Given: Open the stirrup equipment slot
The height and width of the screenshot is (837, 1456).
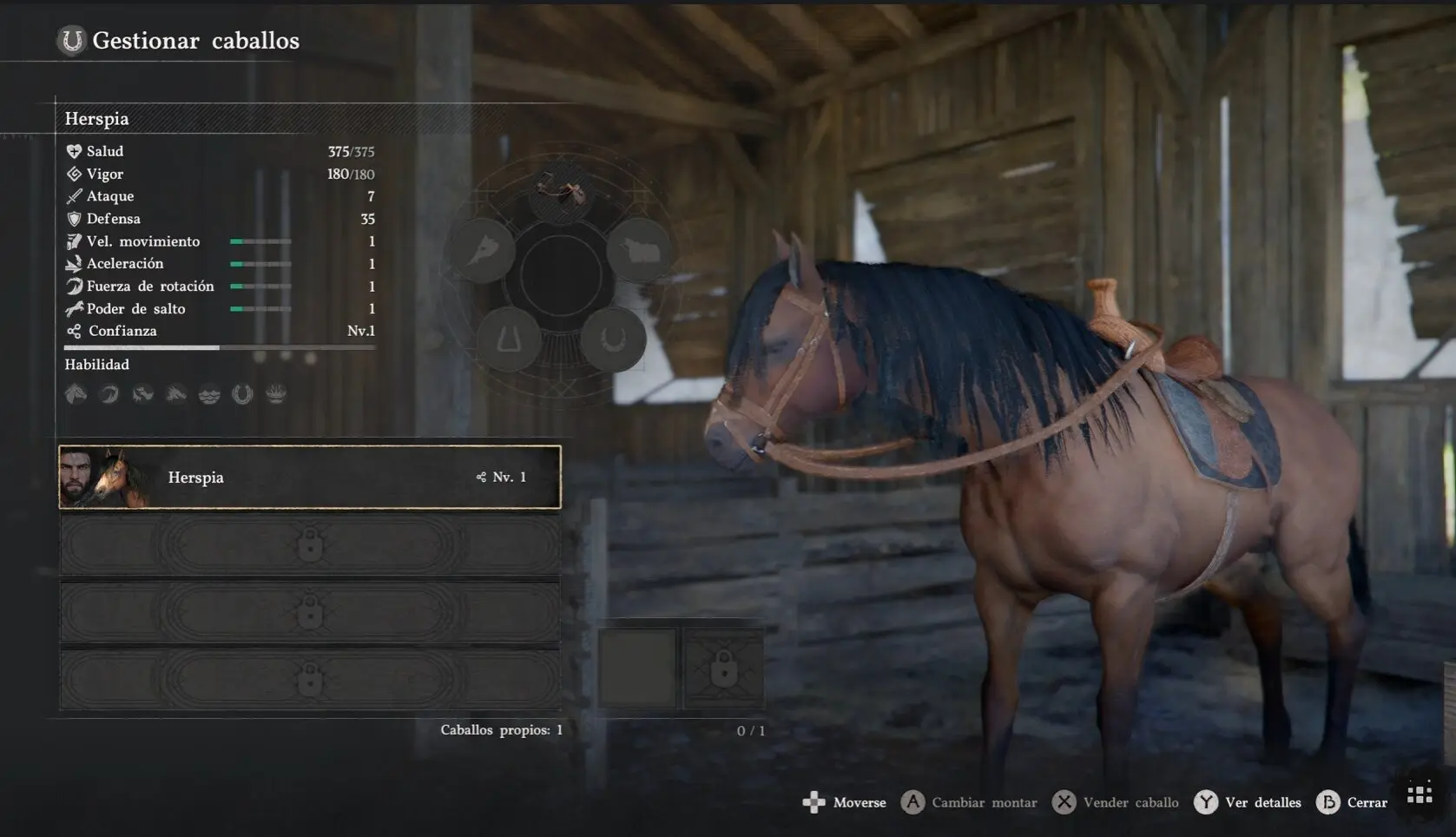Looking at the screenshot, I should point(509,339).
